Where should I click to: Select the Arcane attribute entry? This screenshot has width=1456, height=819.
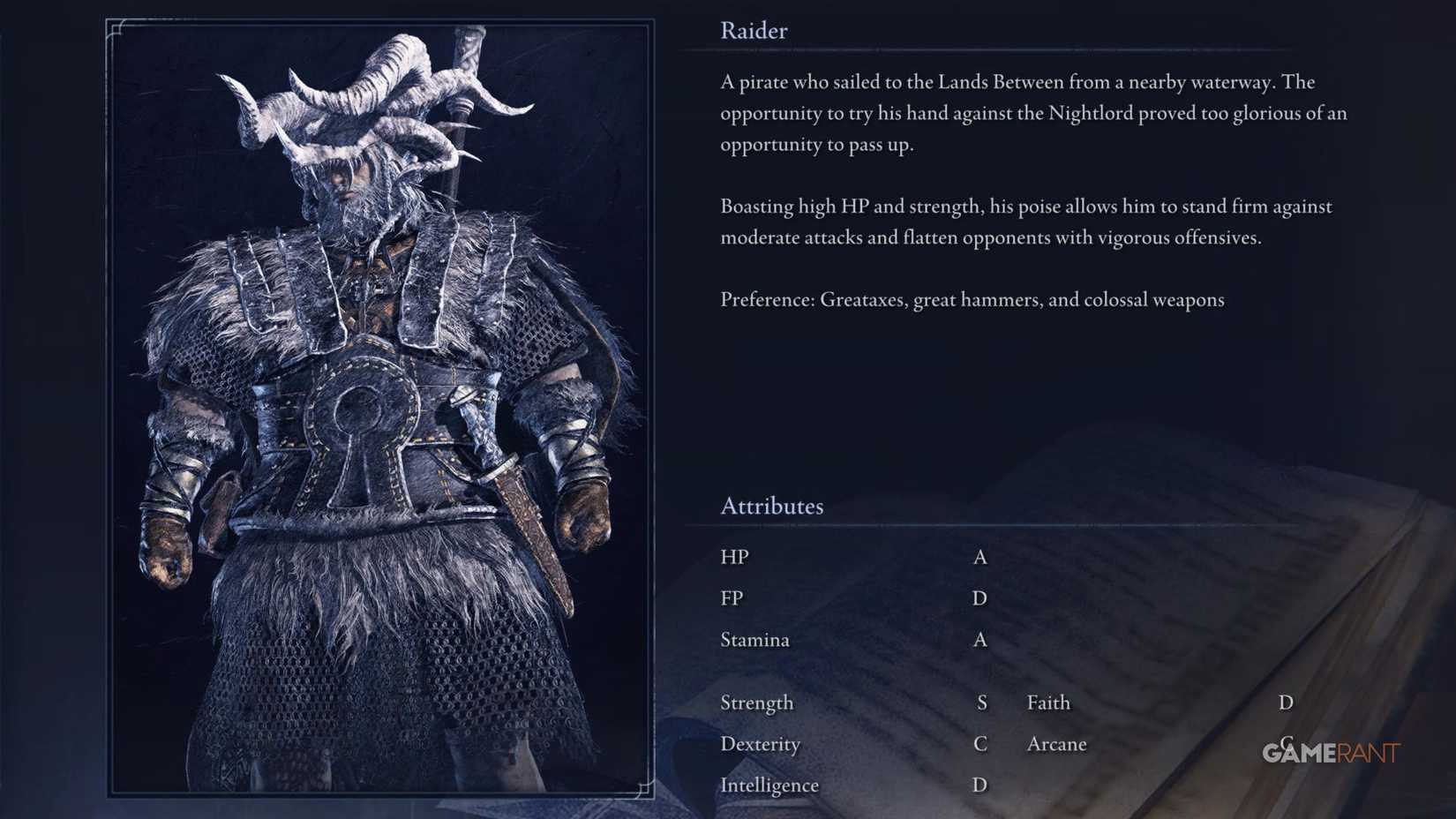(1057, 744)
